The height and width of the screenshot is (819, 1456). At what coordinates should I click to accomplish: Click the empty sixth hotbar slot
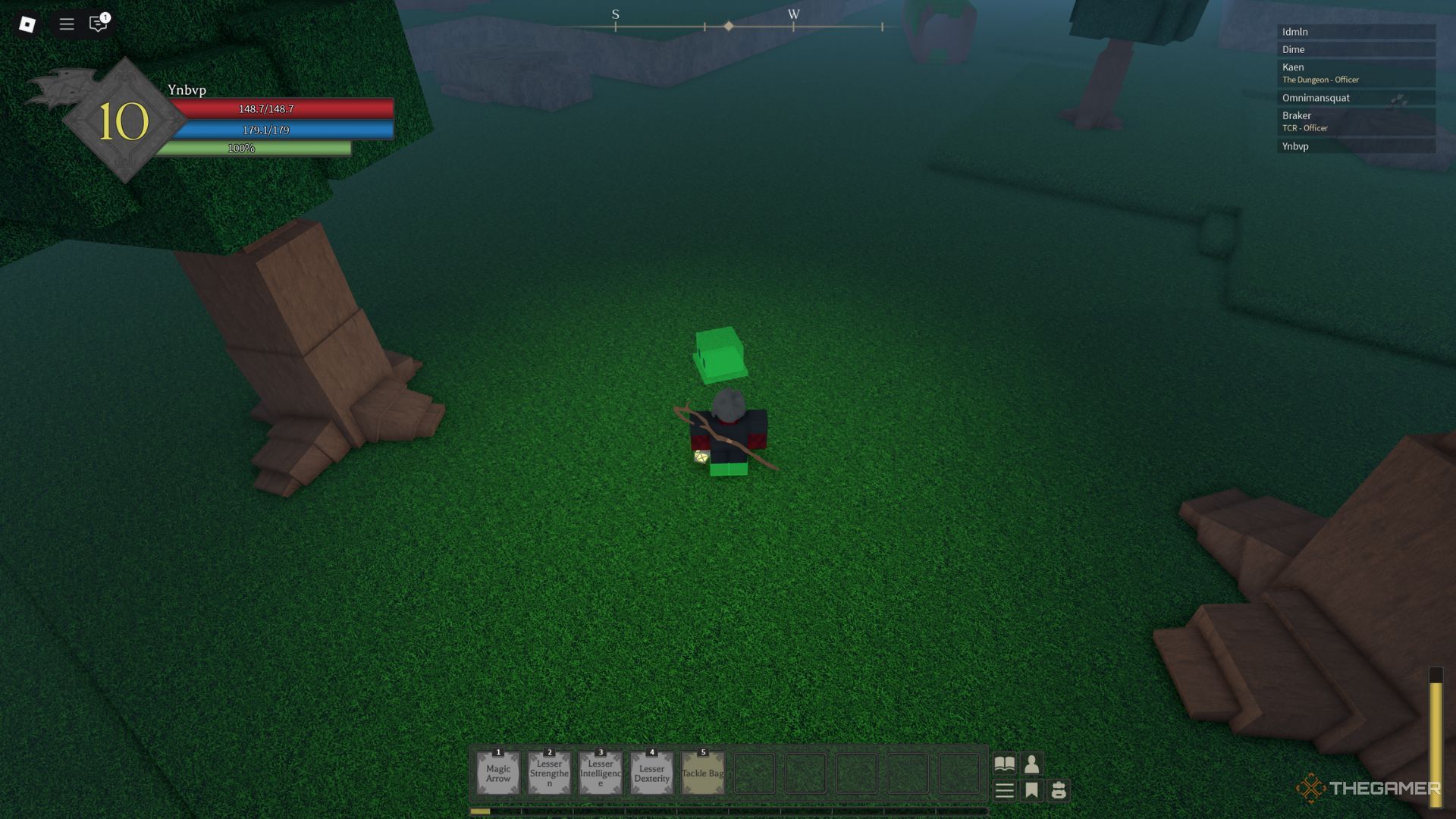click(754, 773)
